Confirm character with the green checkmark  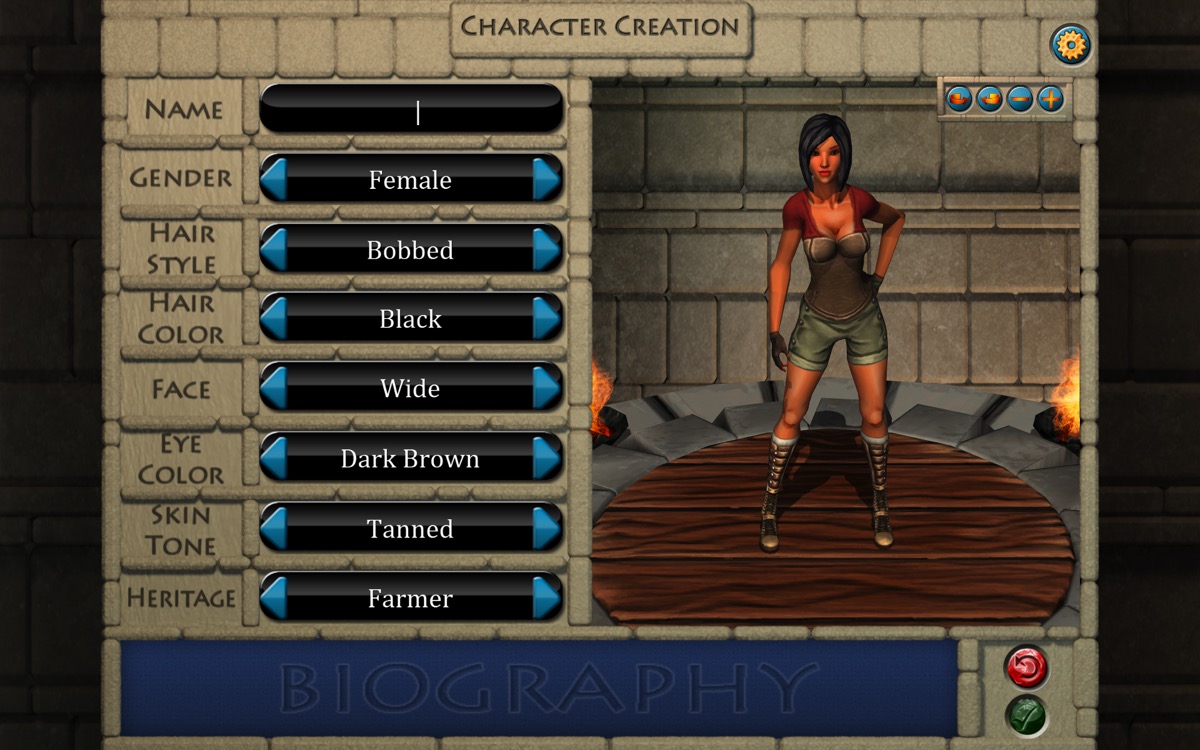click(1027, 716)
